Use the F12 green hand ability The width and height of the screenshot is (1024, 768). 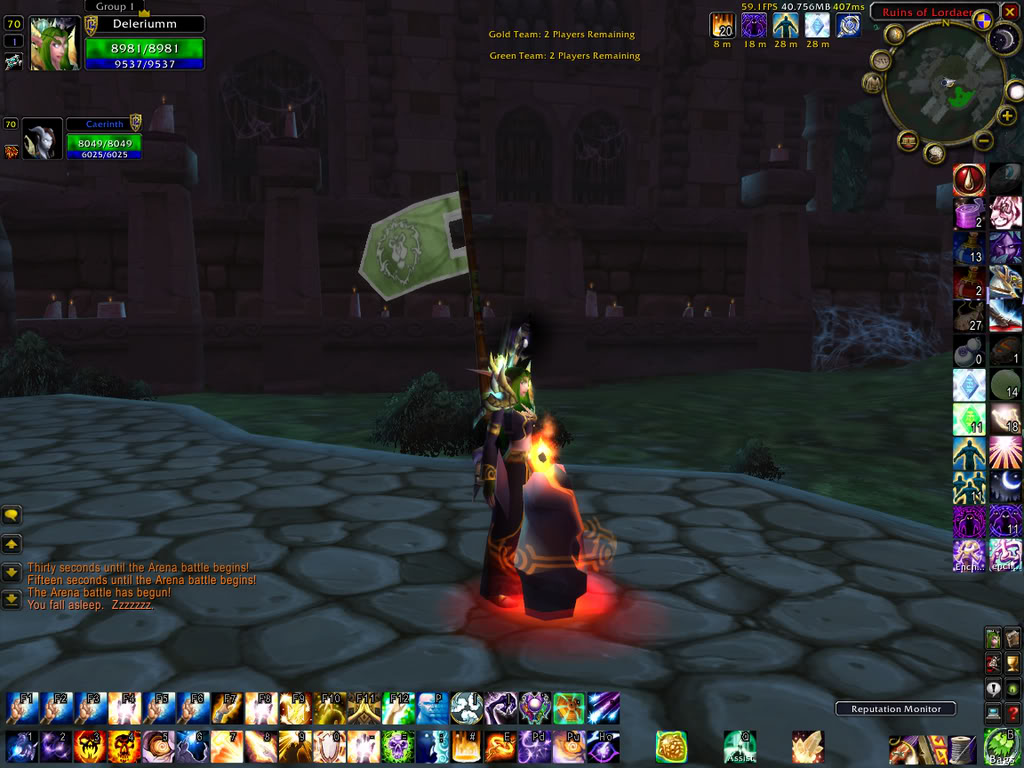pyautogui.click(x=397, y=708)
